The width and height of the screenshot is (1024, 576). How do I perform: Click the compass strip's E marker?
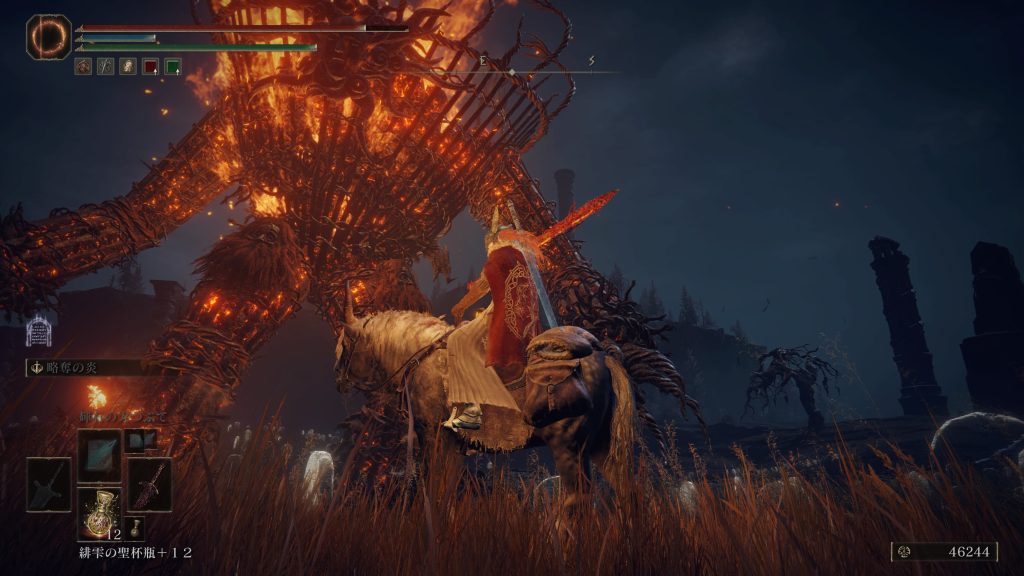[x=482, y=61]
